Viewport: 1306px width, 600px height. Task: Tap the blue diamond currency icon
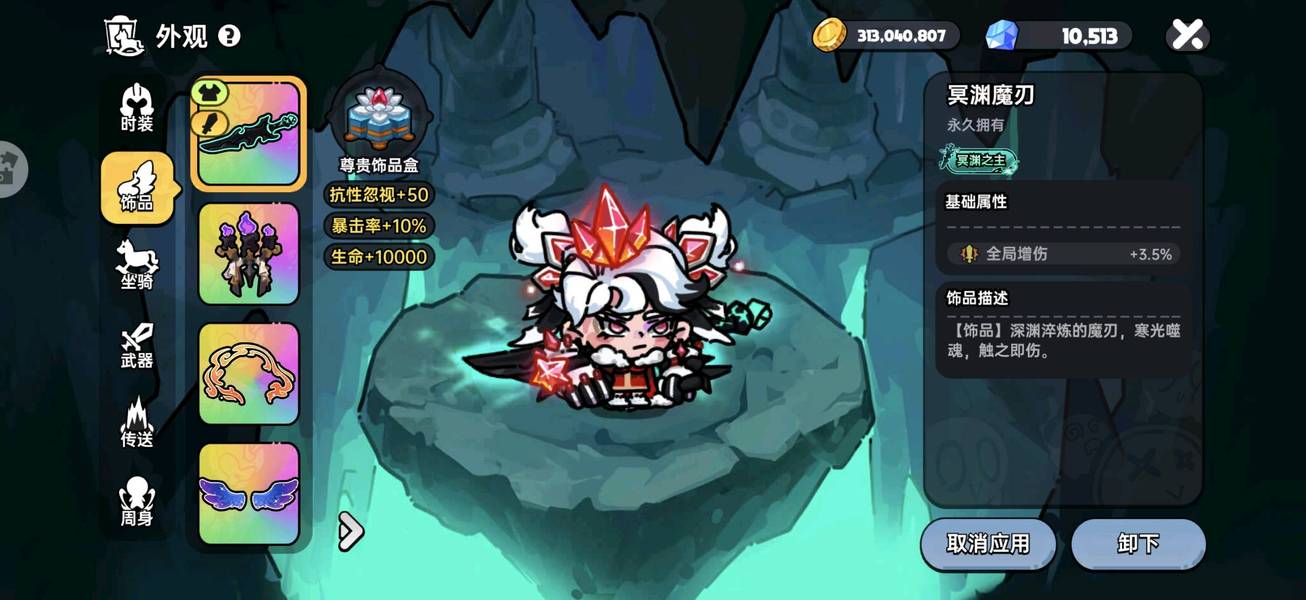click(1001, 36)
